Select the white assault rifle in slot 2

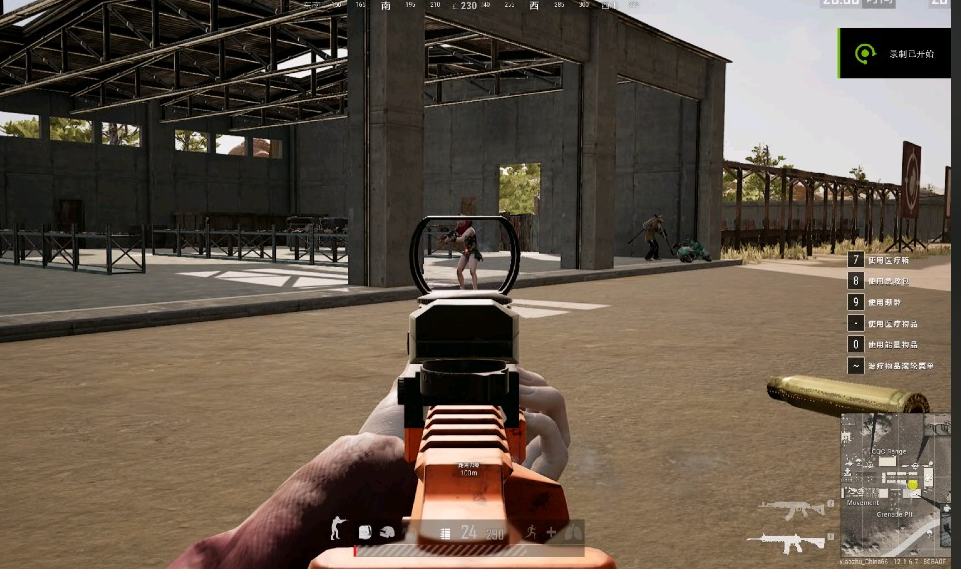(791, 541)
